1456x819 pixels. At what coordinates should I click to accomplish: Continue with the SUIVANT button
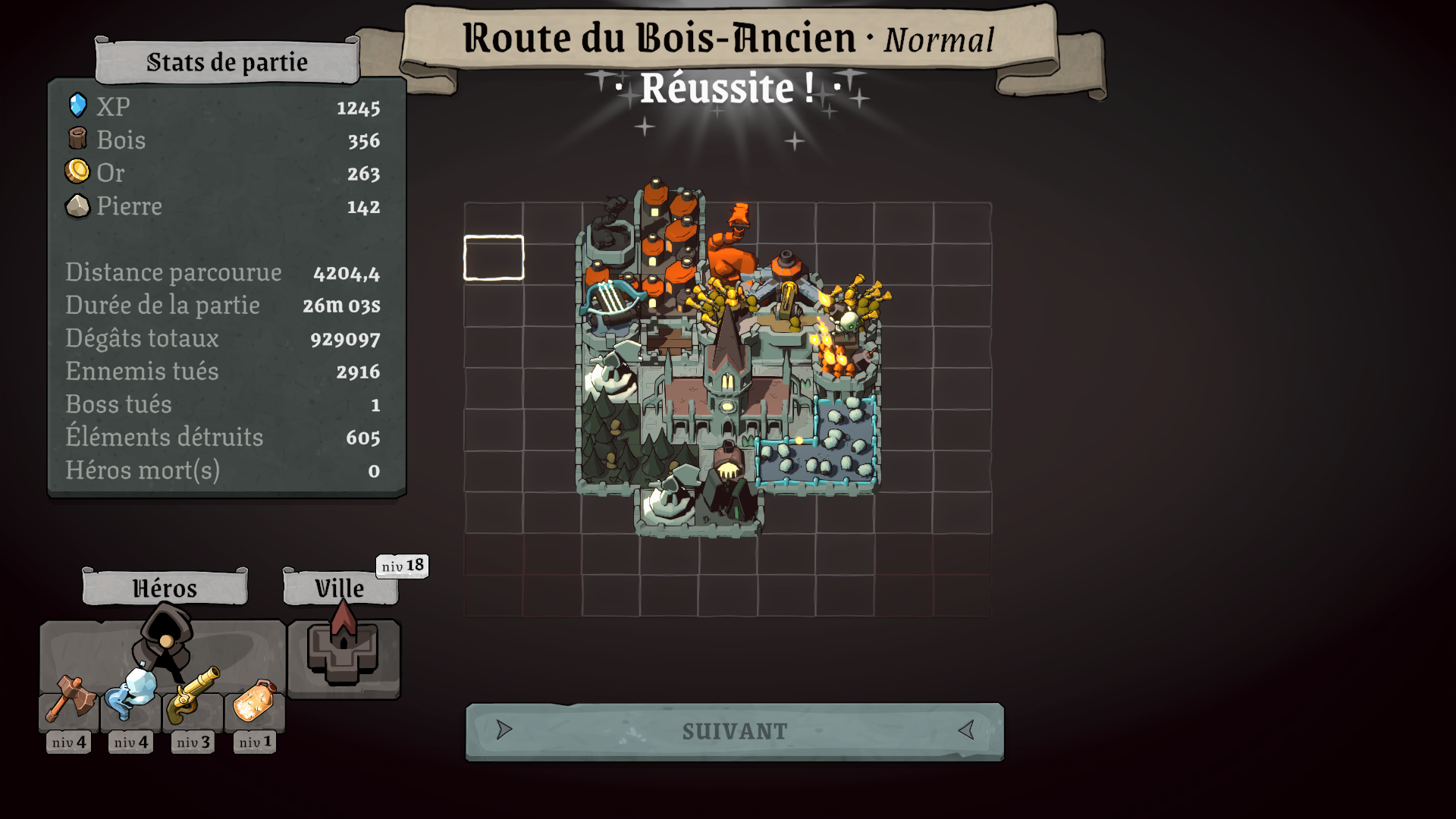tap(734, 731)
